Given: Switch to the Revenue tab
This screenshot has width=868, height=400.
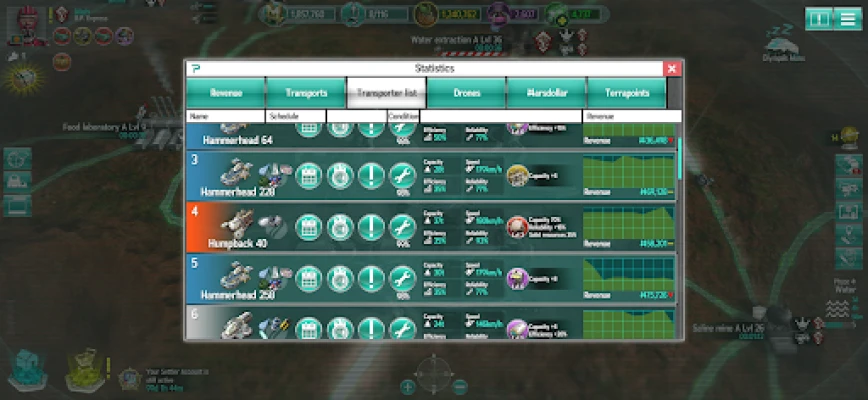Looking at the screenshot, I should 225,93.
